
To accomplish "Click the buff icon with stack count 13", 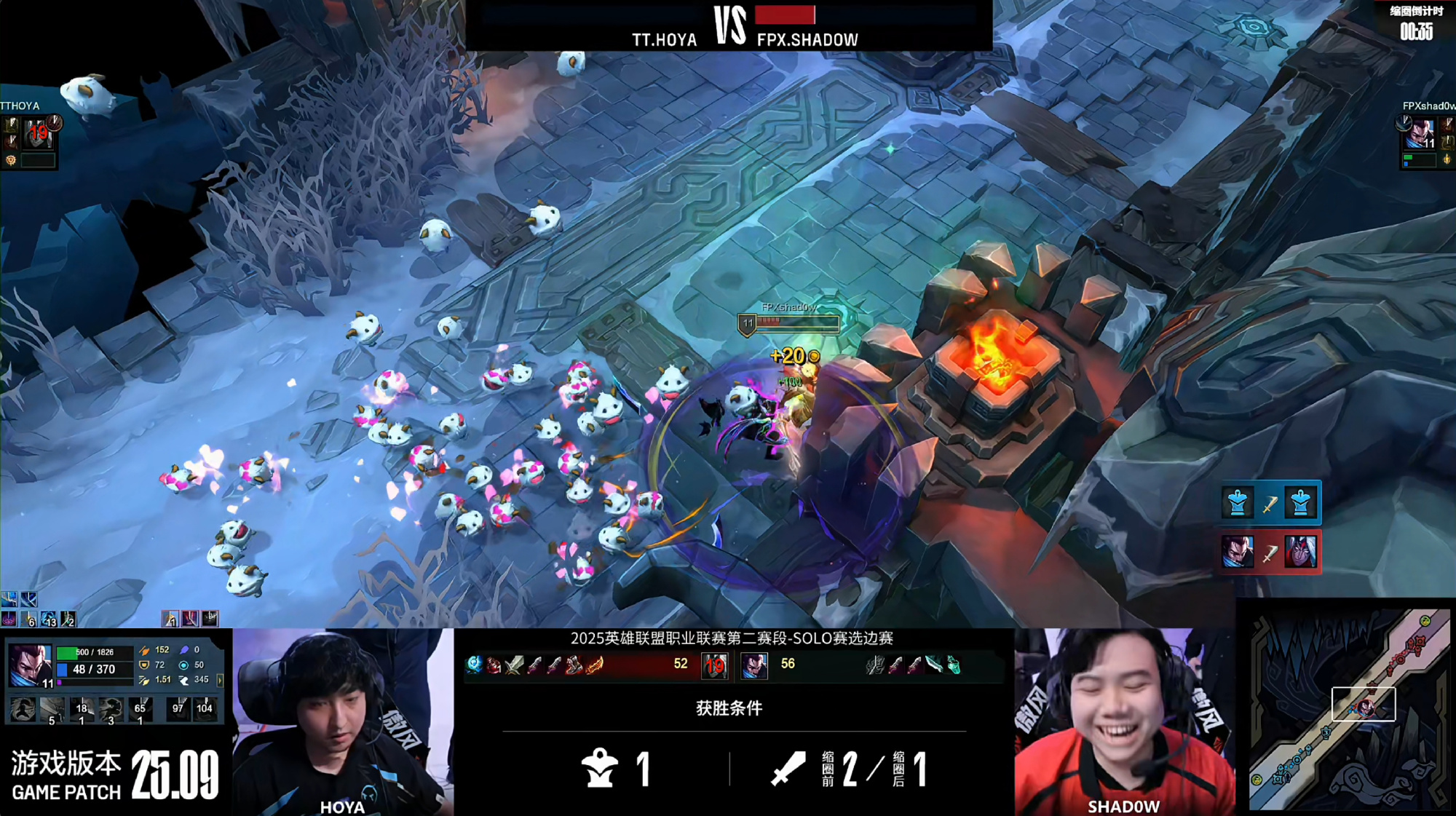I will point(48,619).
